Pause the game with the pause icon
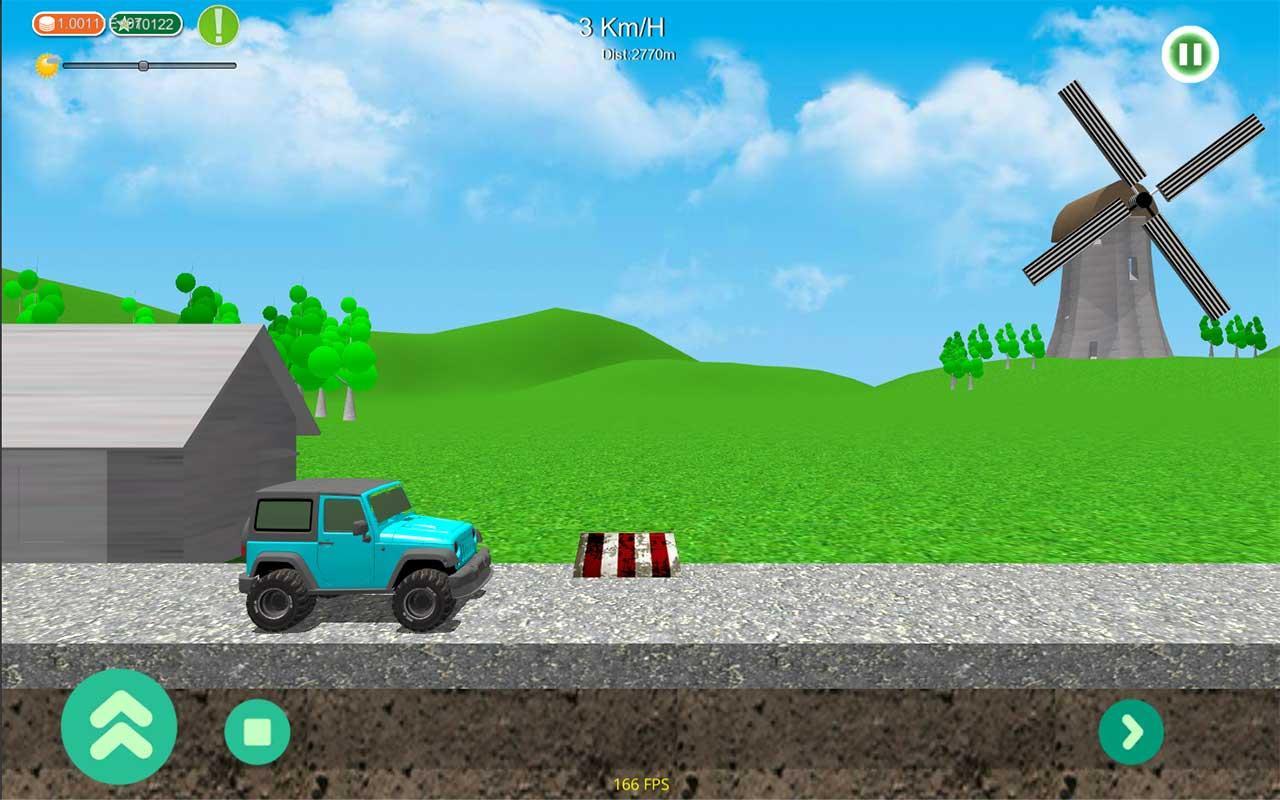Image resolution: width=1280 pixels, height=800 pixels. tap(1188, 54)
